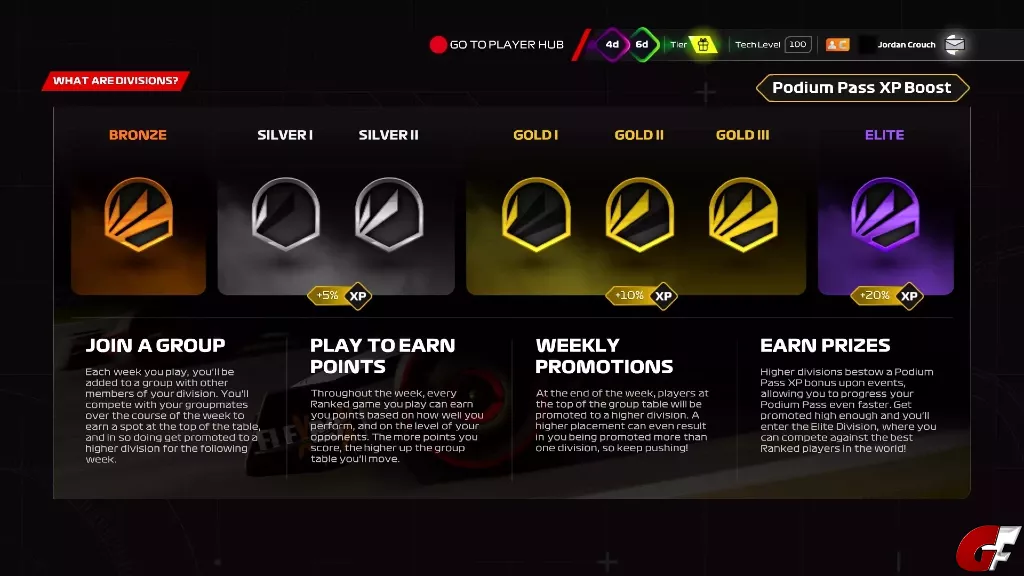Click the What Are Divisions header tag
Image resolution: width=1024 pixels, height=576 pixels.
(x=115, y=81)
